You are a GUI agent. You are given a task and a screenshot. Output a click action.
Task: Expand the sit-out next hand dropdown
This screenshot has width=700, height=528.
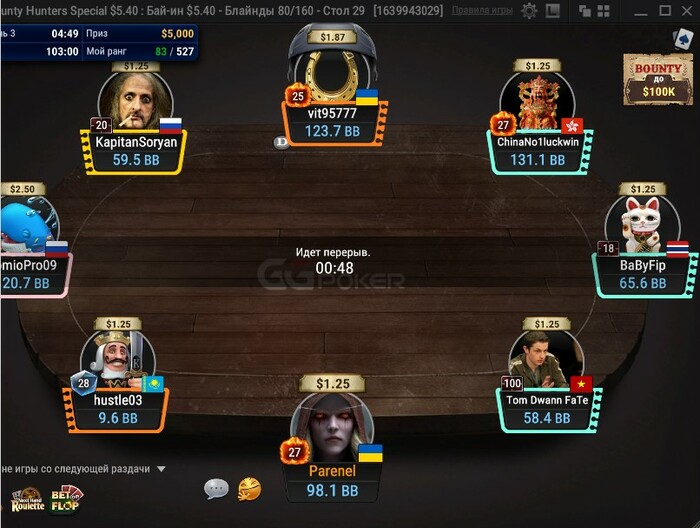[x=160, y=468]
